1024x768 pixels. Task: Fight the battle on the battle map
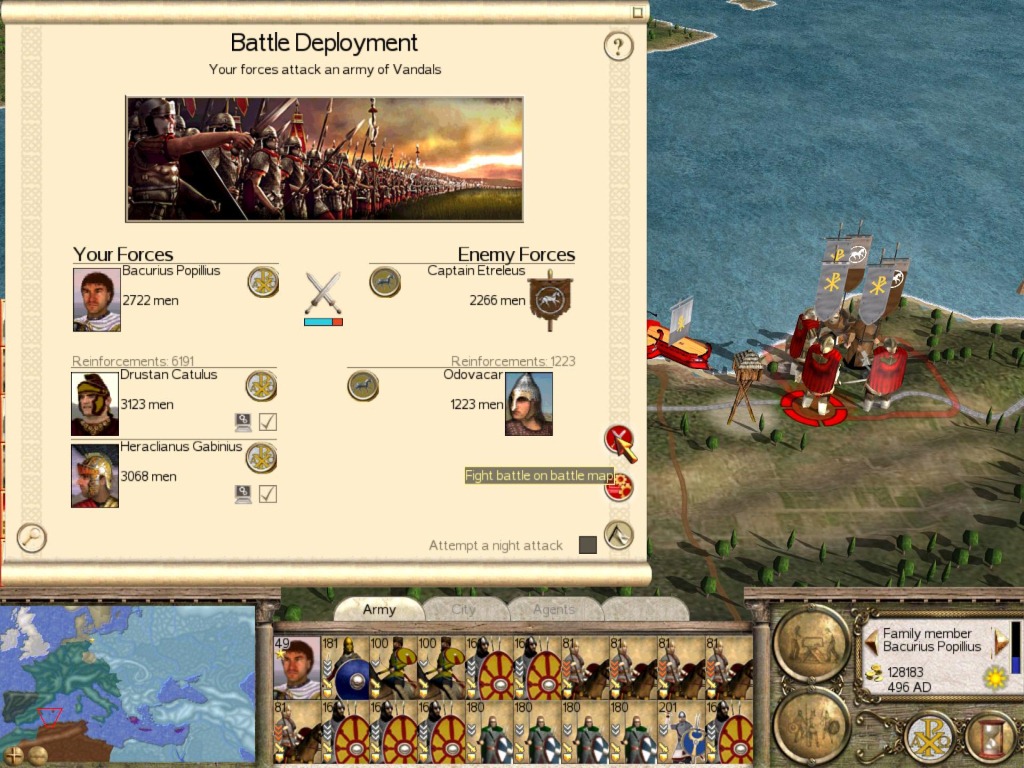pyautogui.click(x=619, y=439)
